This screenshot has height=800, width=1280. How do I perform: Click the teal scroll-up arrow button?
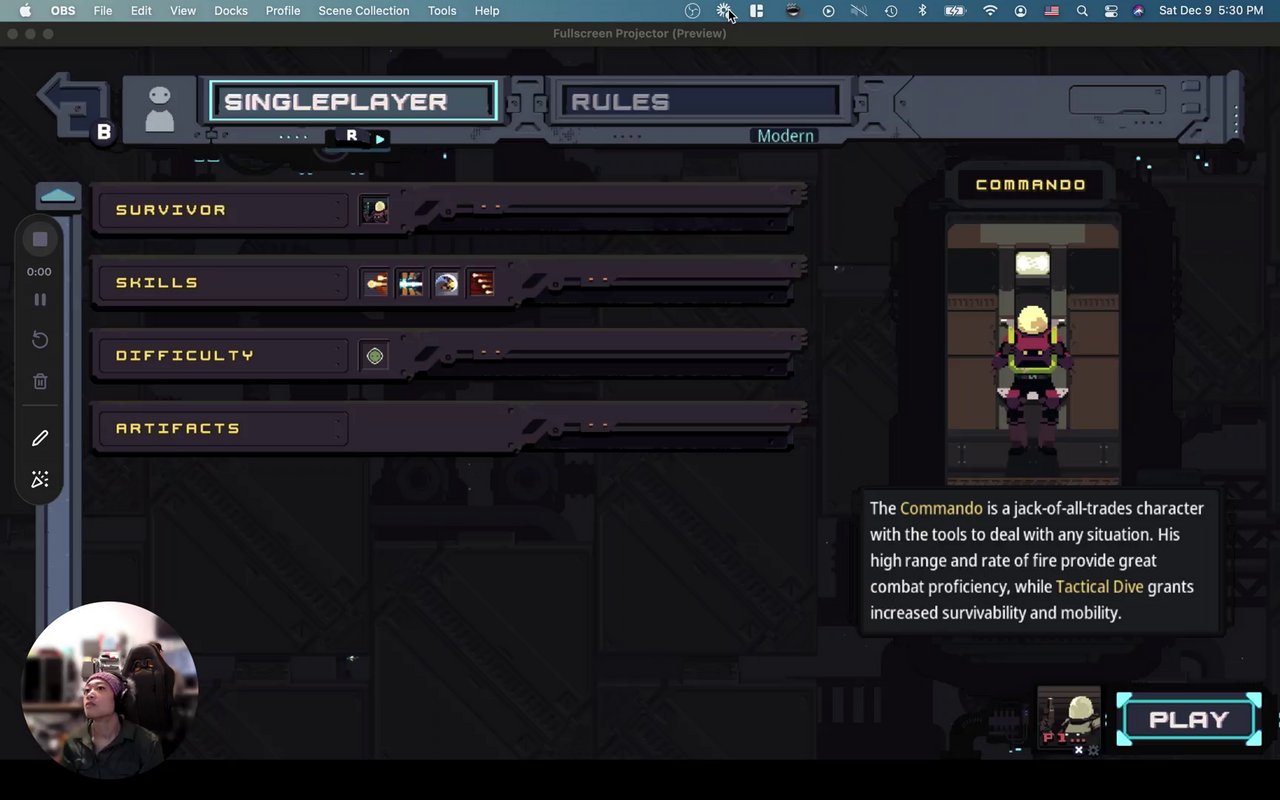coord(58,196)
